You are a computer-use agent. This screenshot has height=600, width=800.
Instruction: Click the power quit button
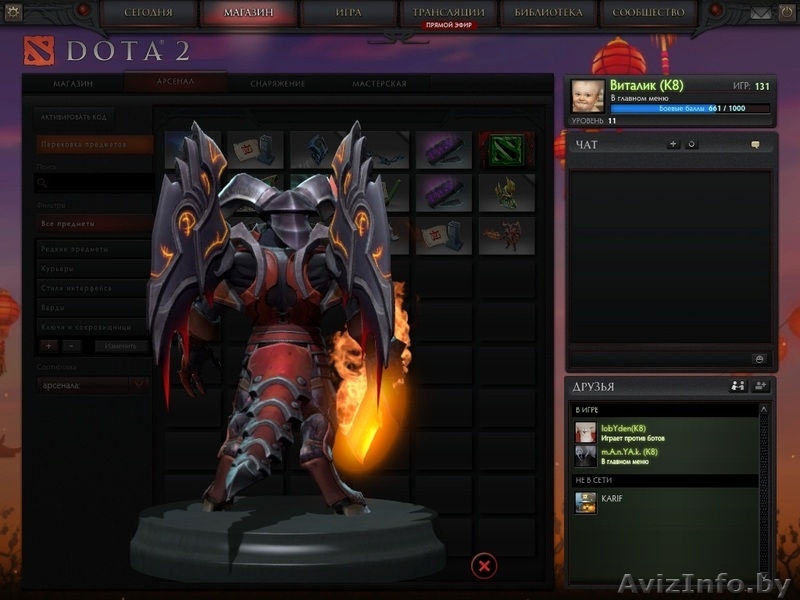click(785, 13)
